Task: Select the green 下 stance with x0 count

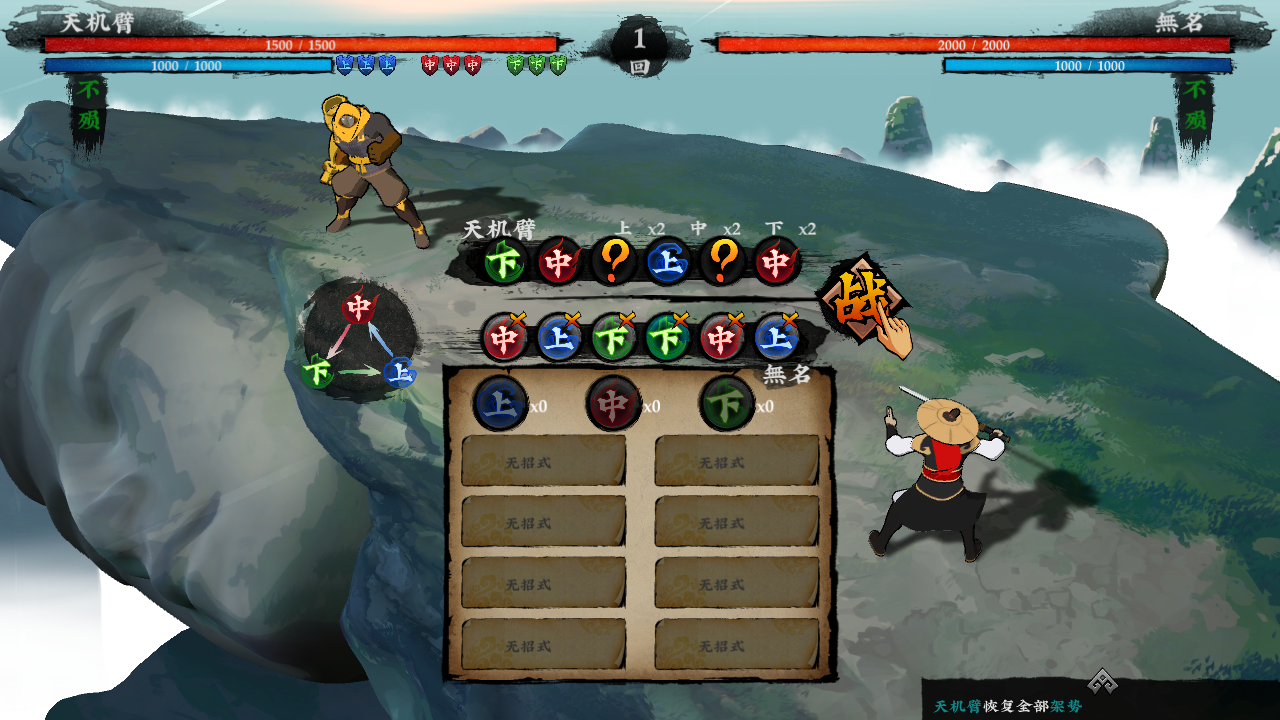Action: click(726, 403)
